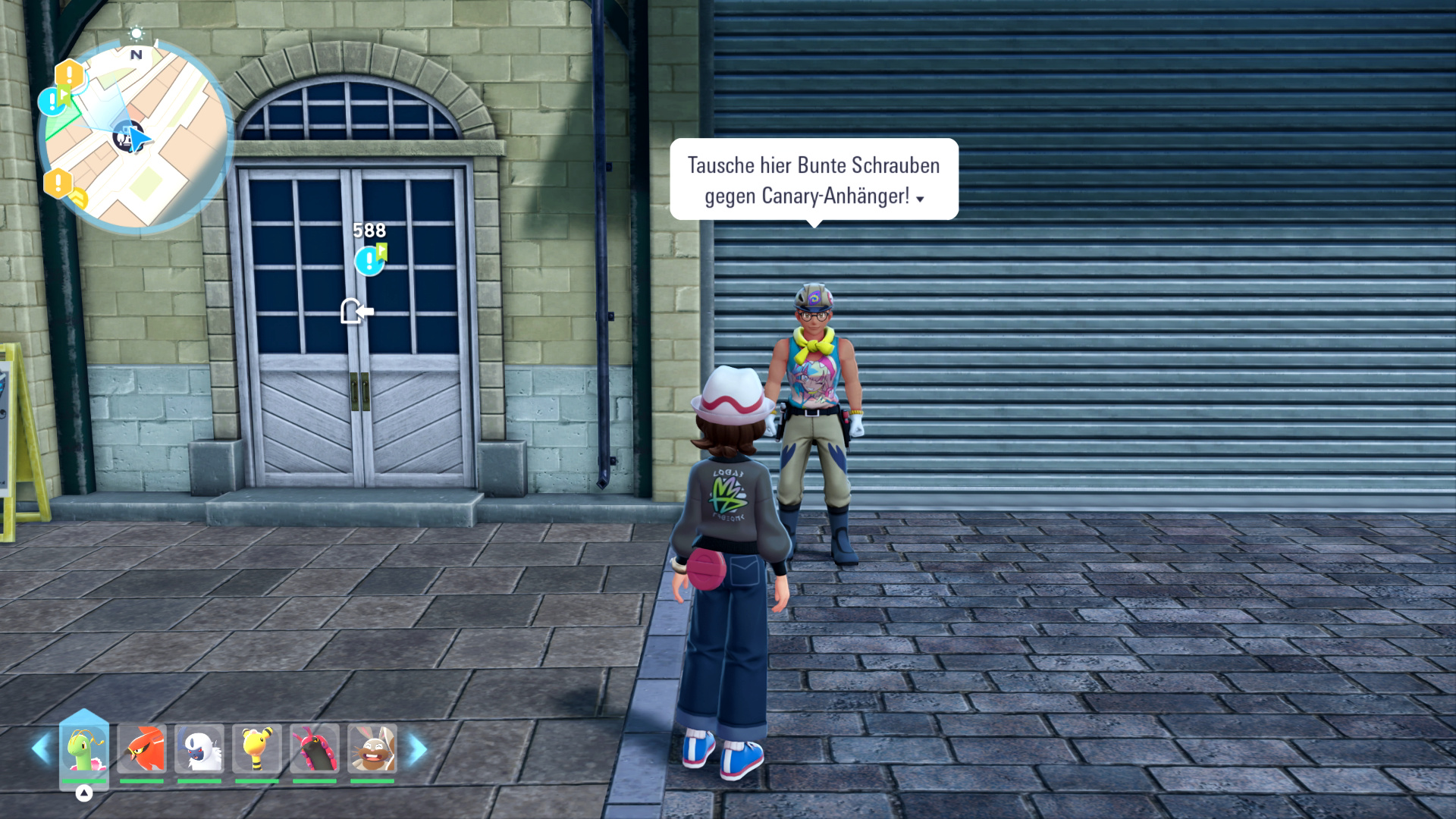This screenshot has height=819, width=1456.
Task: Choose Diggersby from the party bar
Action: [372, 748]
